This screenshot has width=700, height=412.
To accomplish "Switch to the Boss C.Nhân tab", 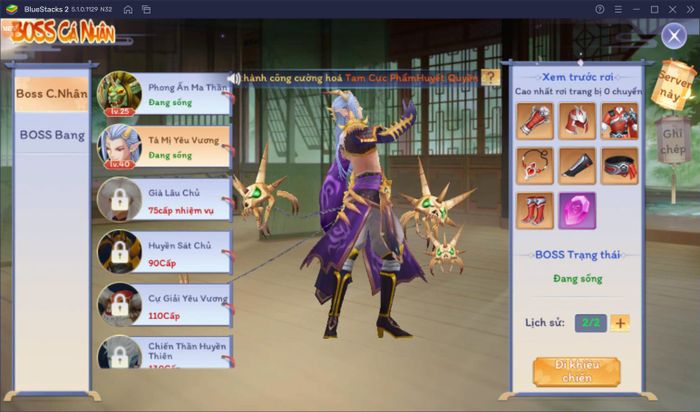I will tap(51, 94).
